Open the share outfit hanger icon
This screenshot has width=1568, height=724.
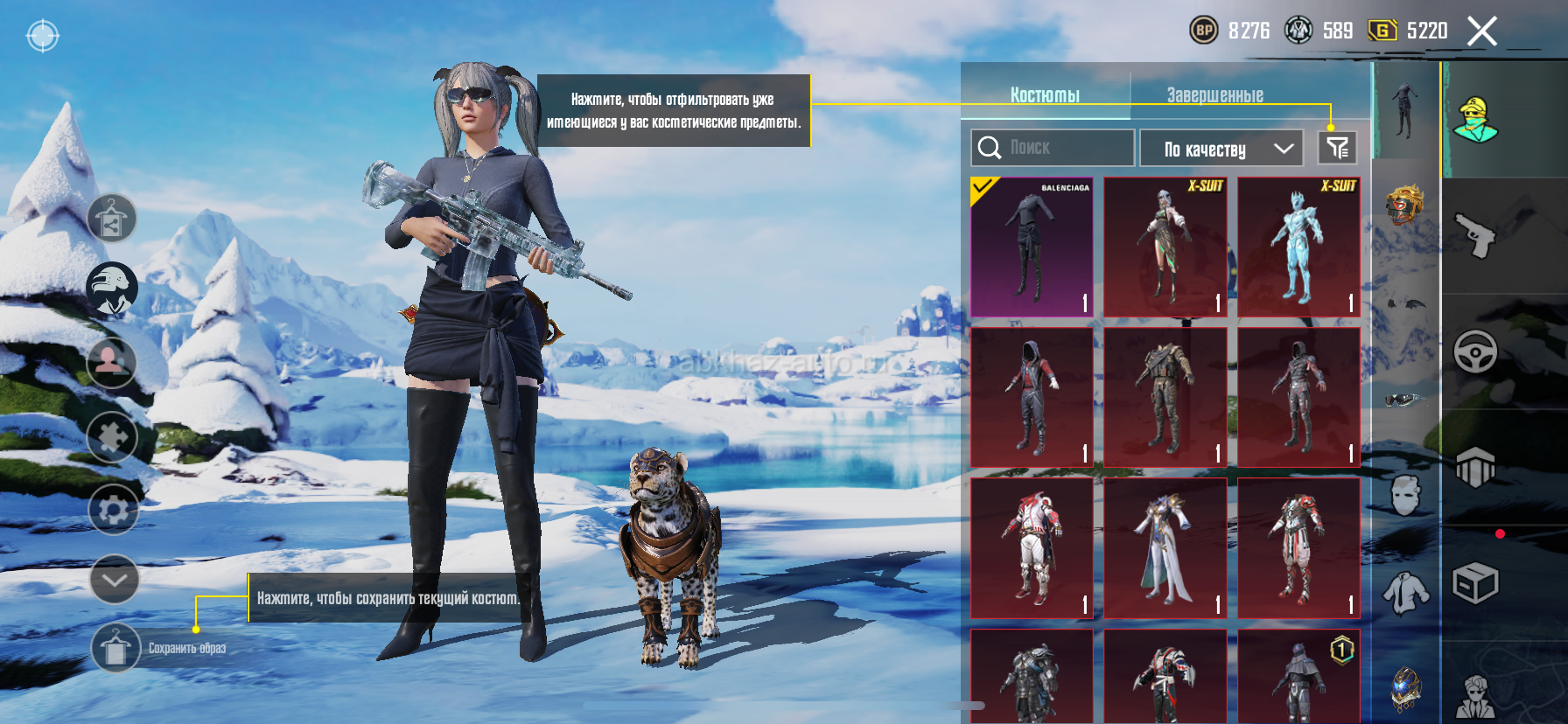[112, 219]
